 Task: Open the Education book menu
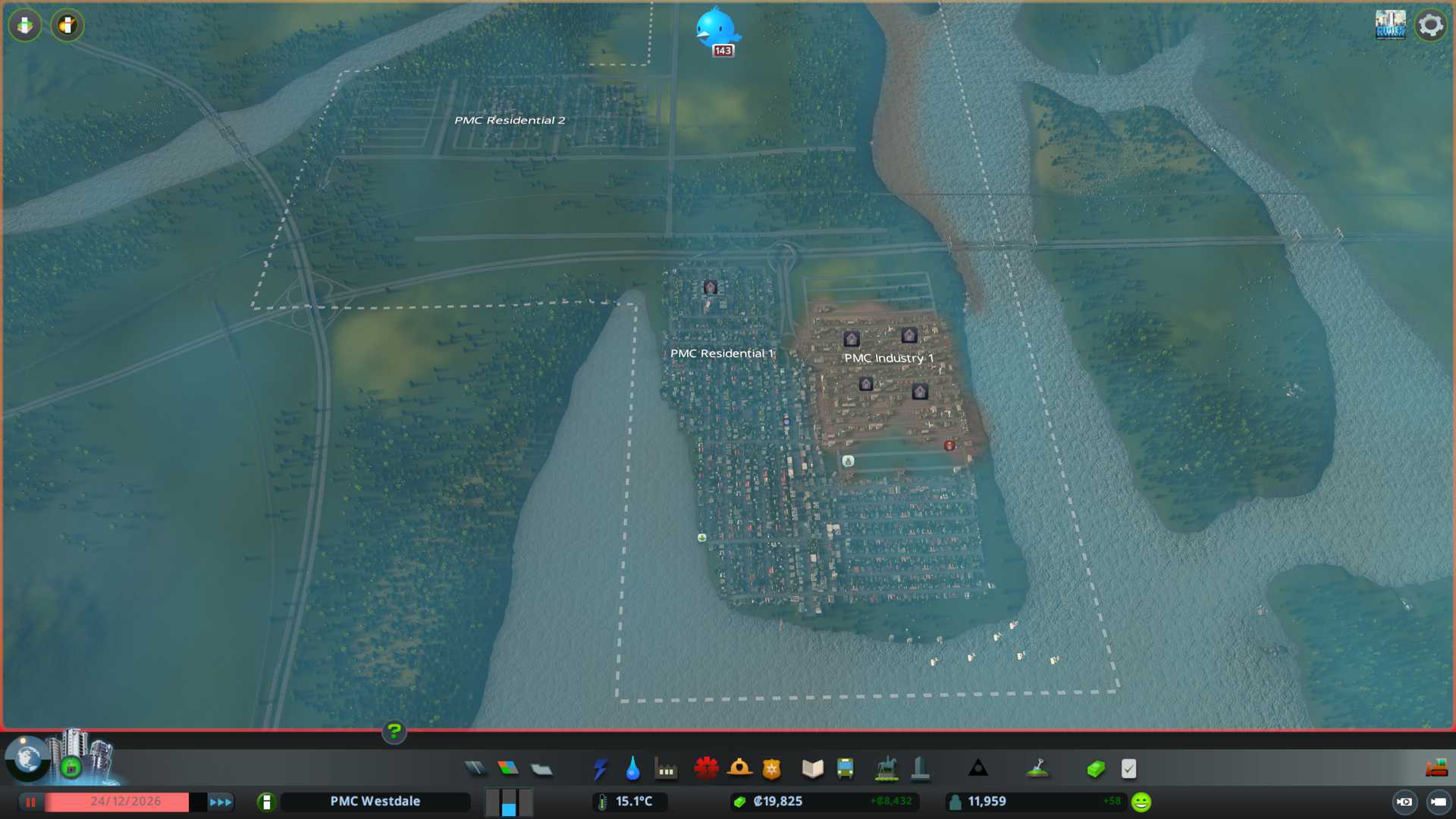click(812, 769)
